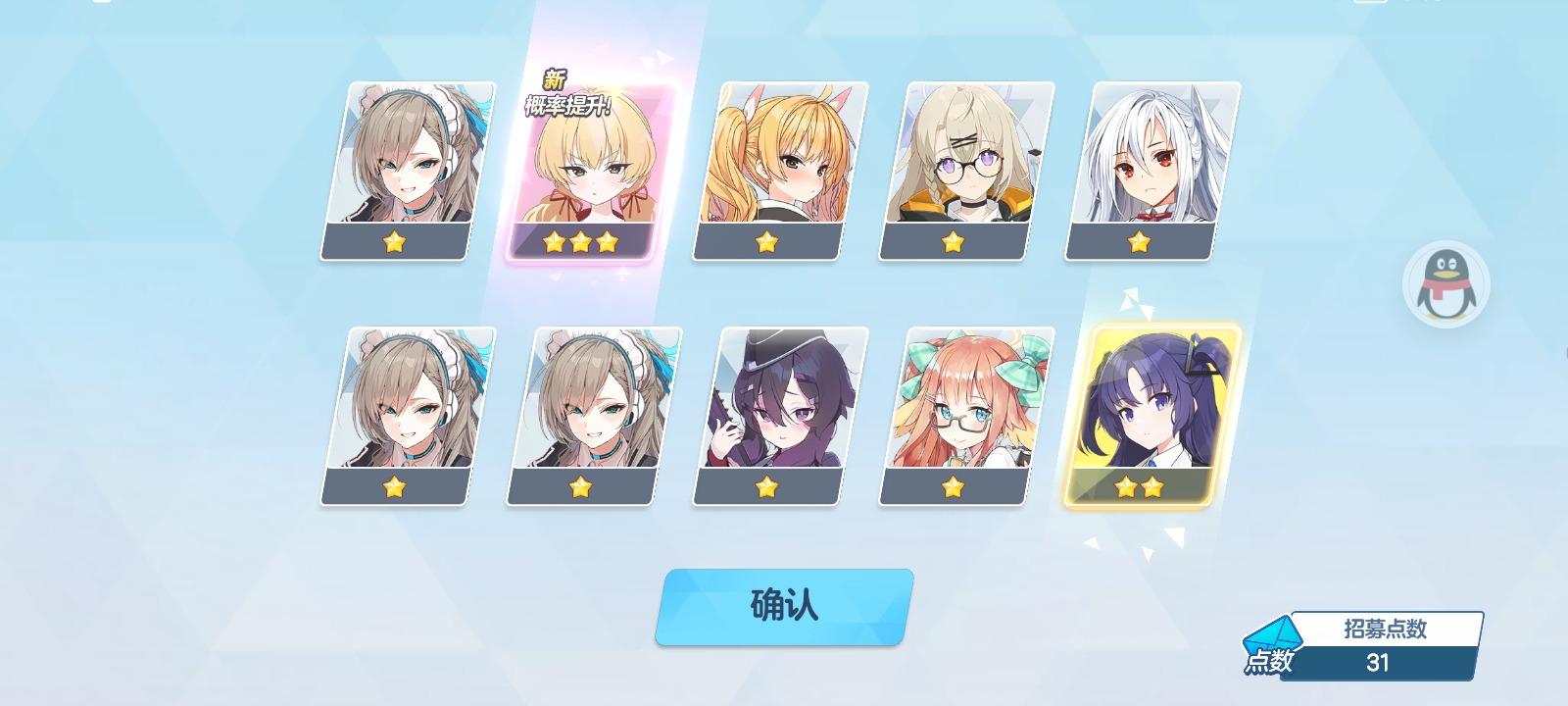Confirm the recruitment results with 确认

point(784,606)
